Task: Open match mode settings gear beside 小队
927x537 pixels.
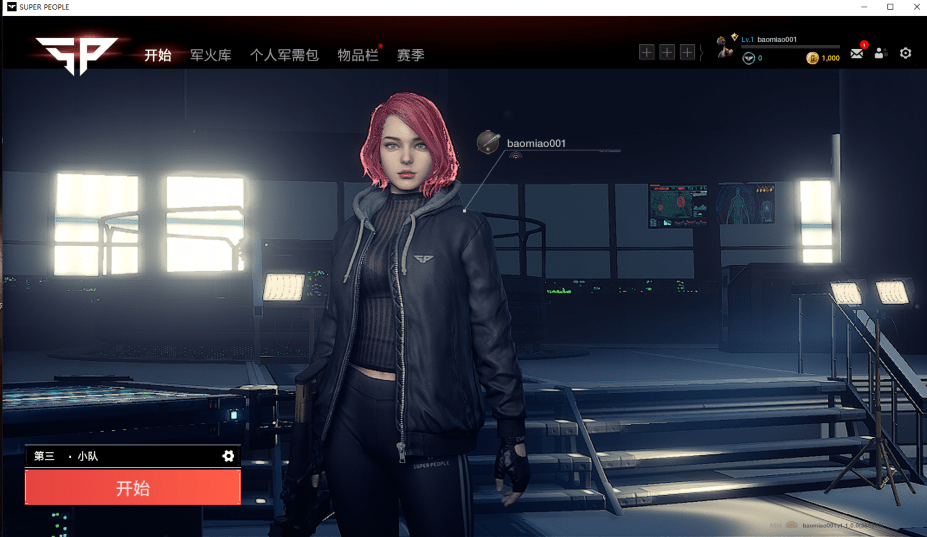Action: coord(228,456)
